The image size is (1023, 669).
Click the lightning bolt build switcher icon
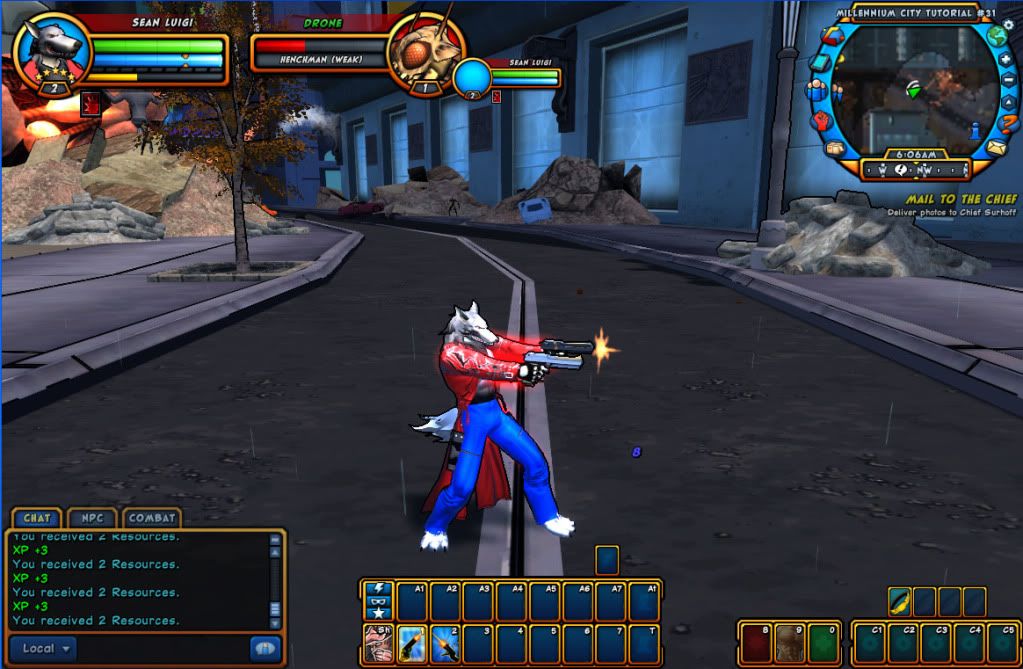[x=378, y=589]
